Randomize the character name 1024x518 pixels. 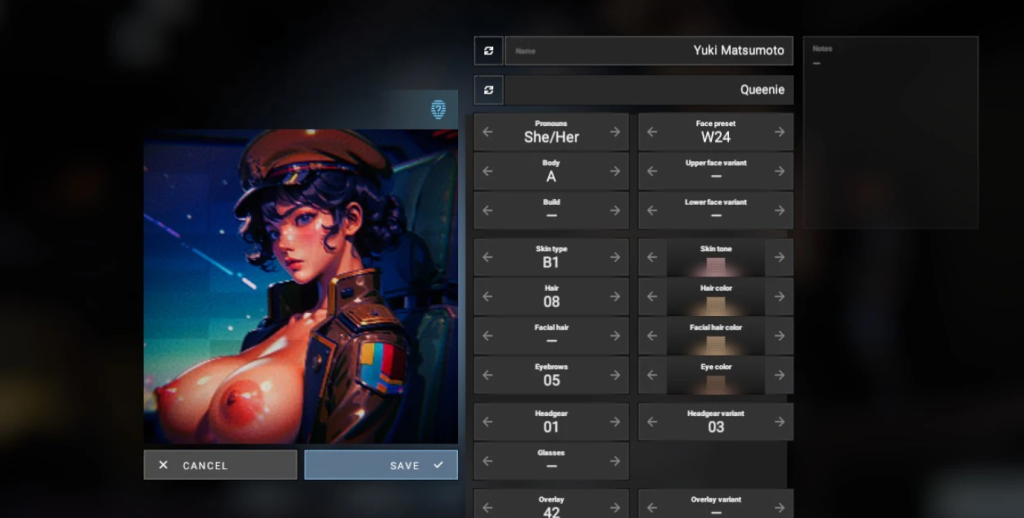click(488, 50)
